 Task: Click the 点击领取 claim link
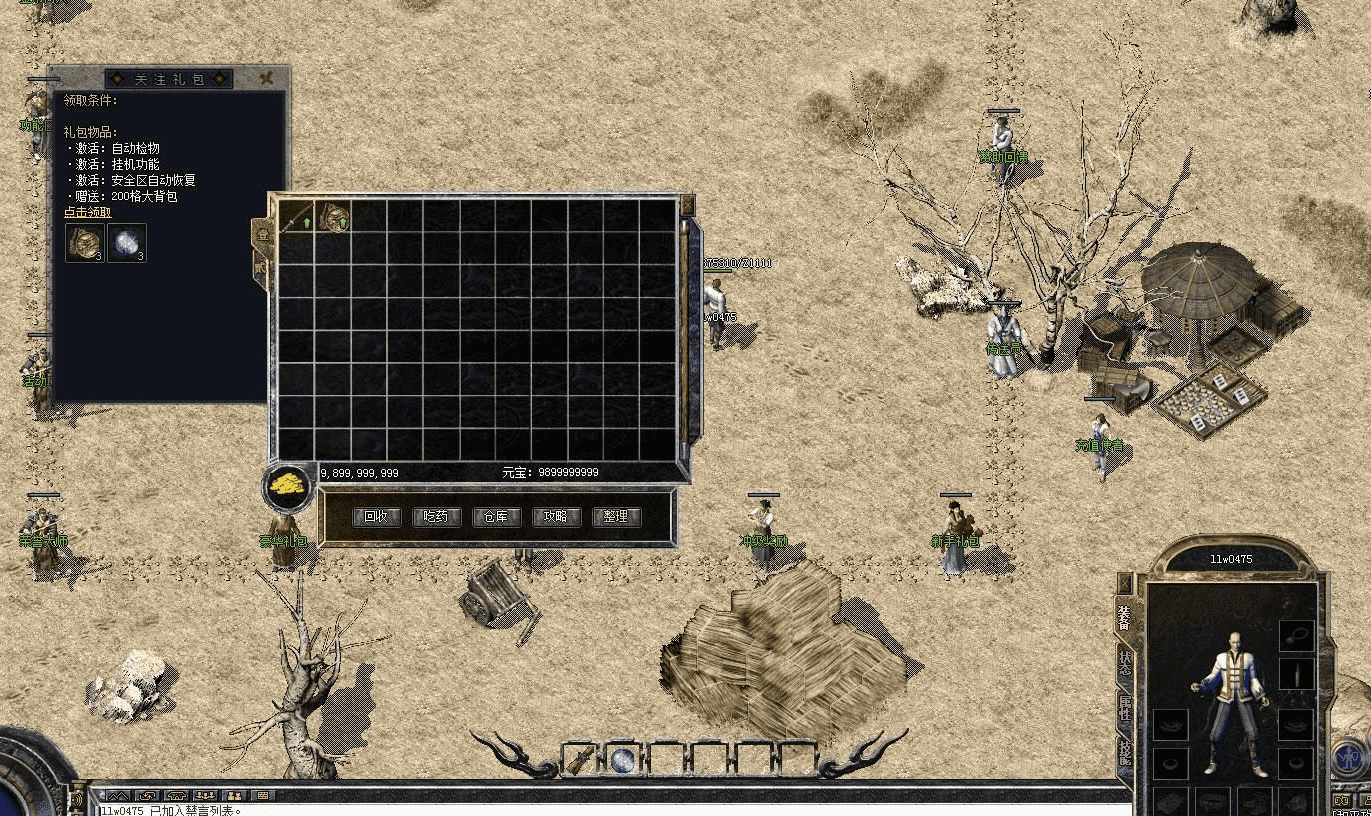88,212
